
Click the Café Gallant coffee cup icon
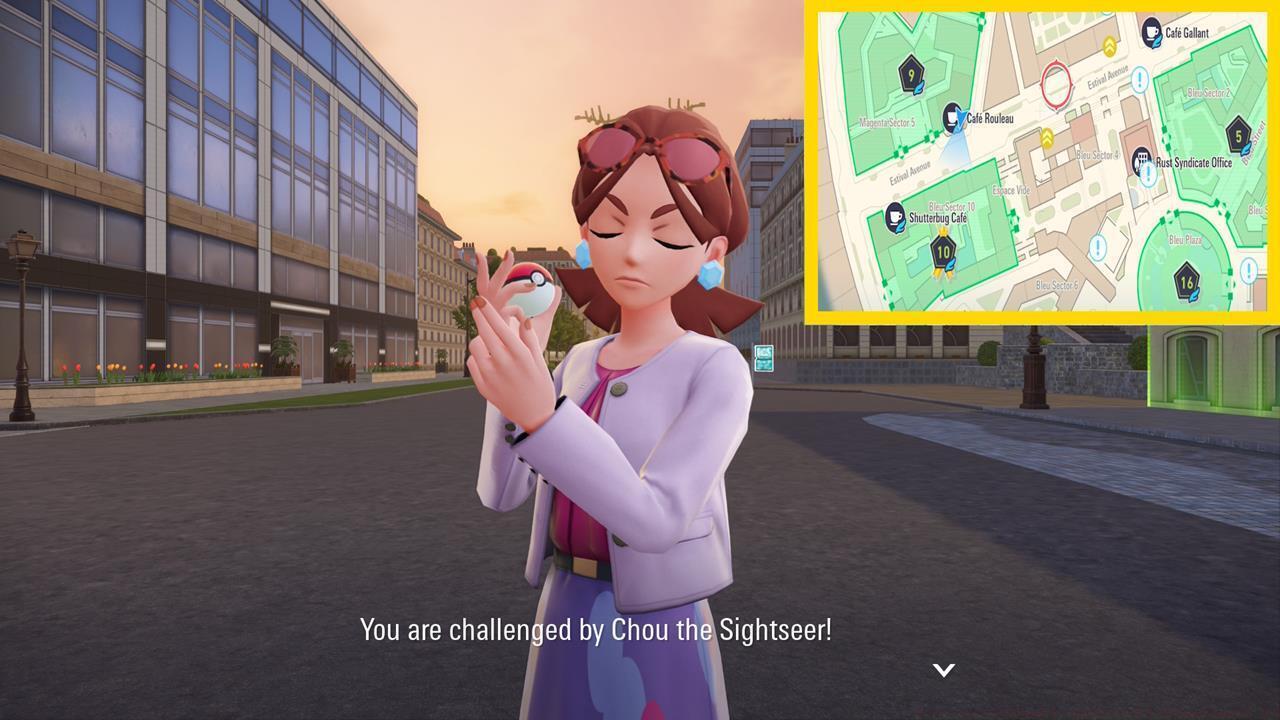[1151, 33]
